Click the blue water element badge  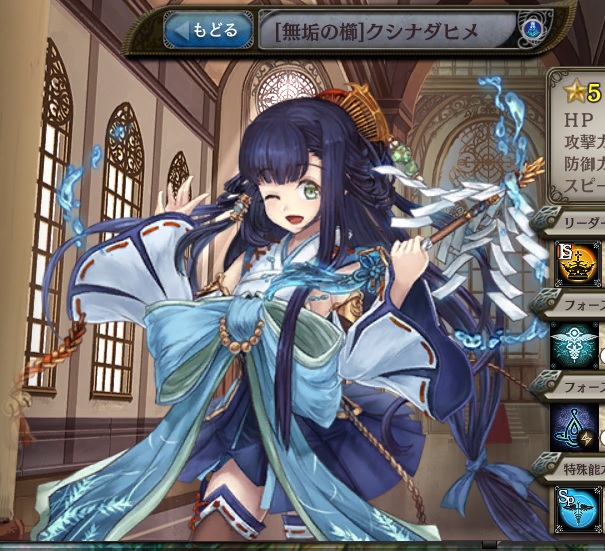531,31
